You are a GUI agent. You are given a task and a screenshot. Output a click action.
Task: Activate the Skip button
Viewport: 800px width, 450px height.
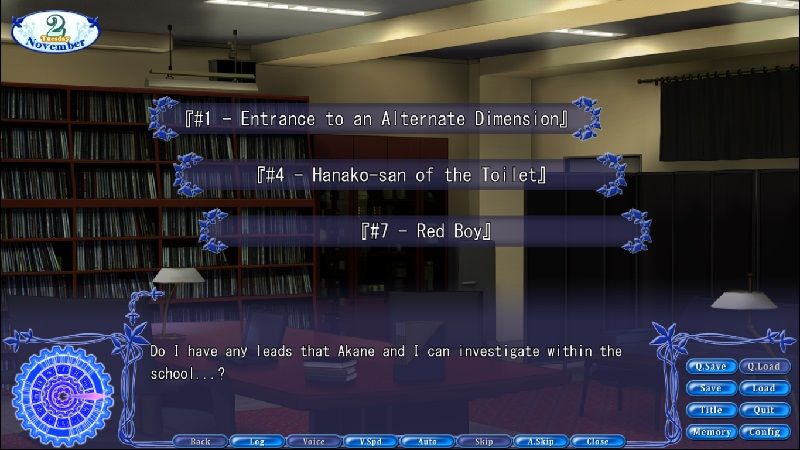(x=484, y=441)
